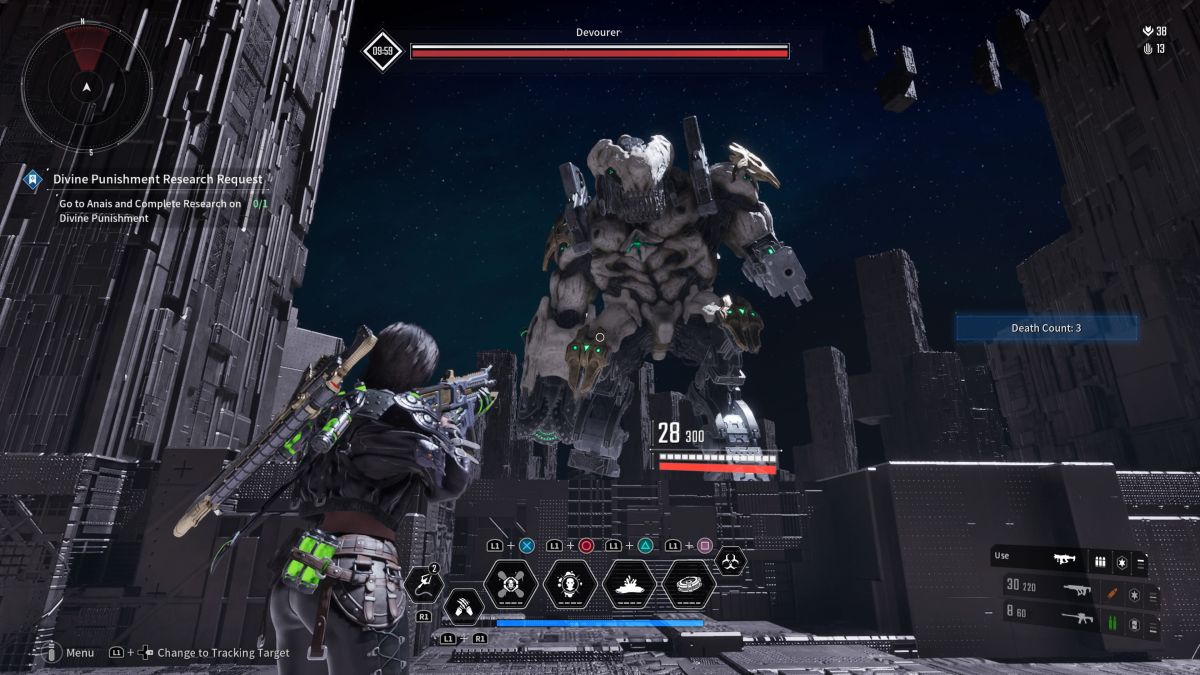Viewport: 1200px width, 675px height.
Task: Click the Death Count notification panel
Action: [x=1046, y=327]
